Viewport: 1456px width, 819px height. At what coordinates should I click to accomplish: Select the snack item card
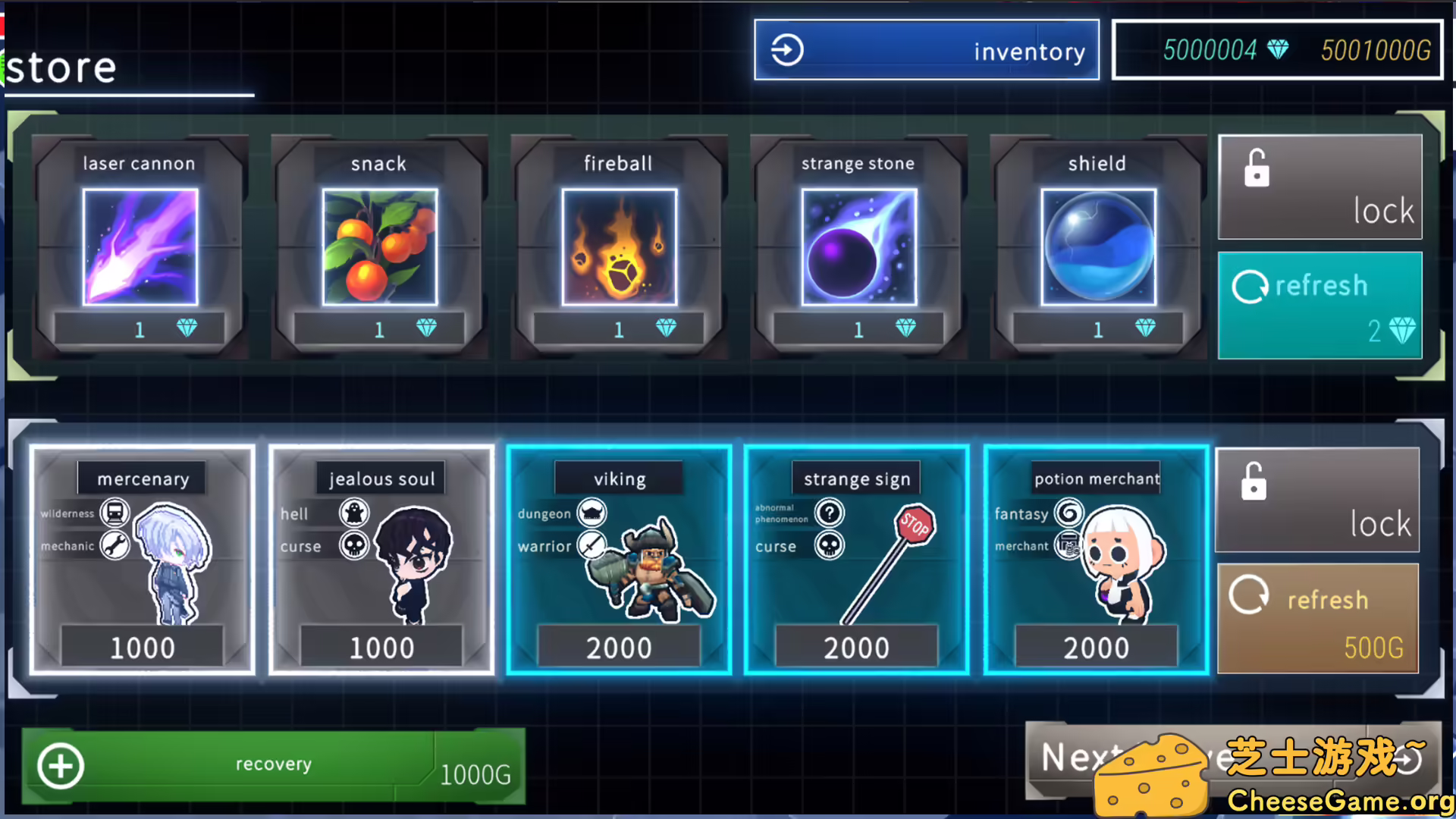[x=379, y=246]
